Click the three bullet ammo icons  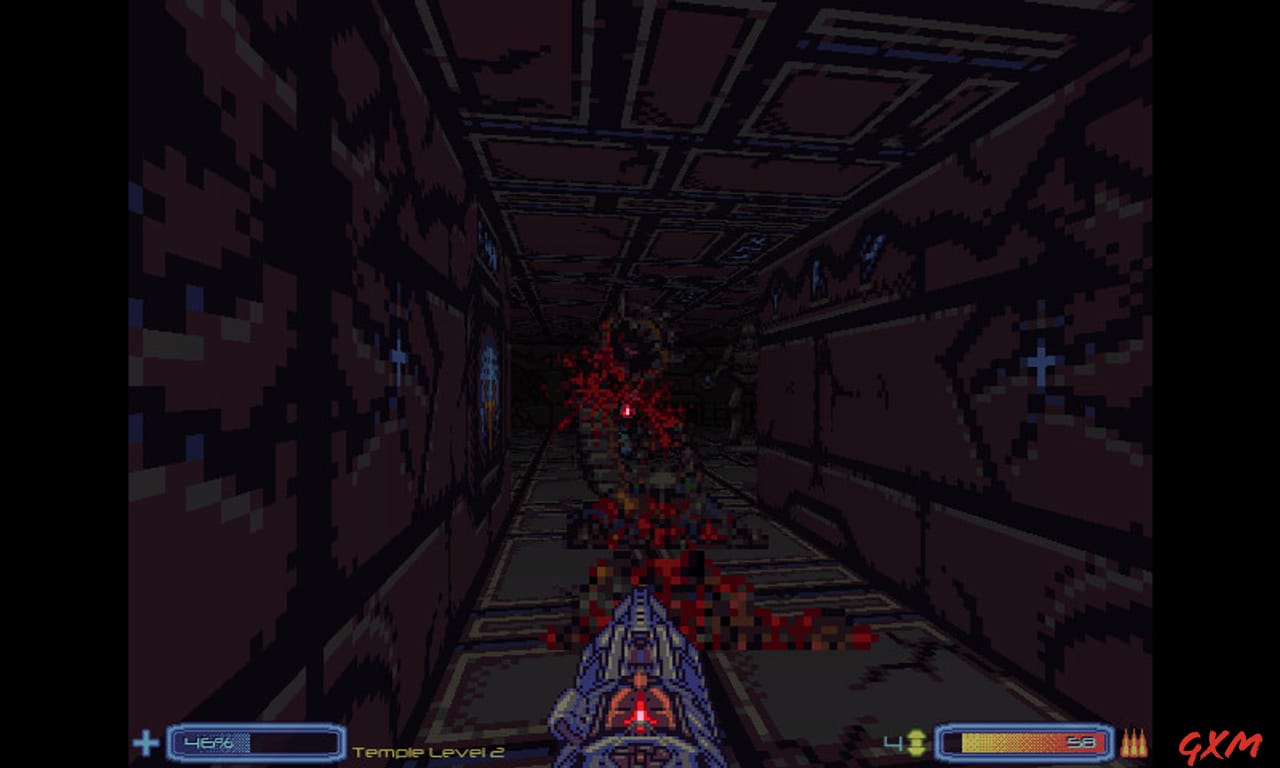coord(1134,743)
